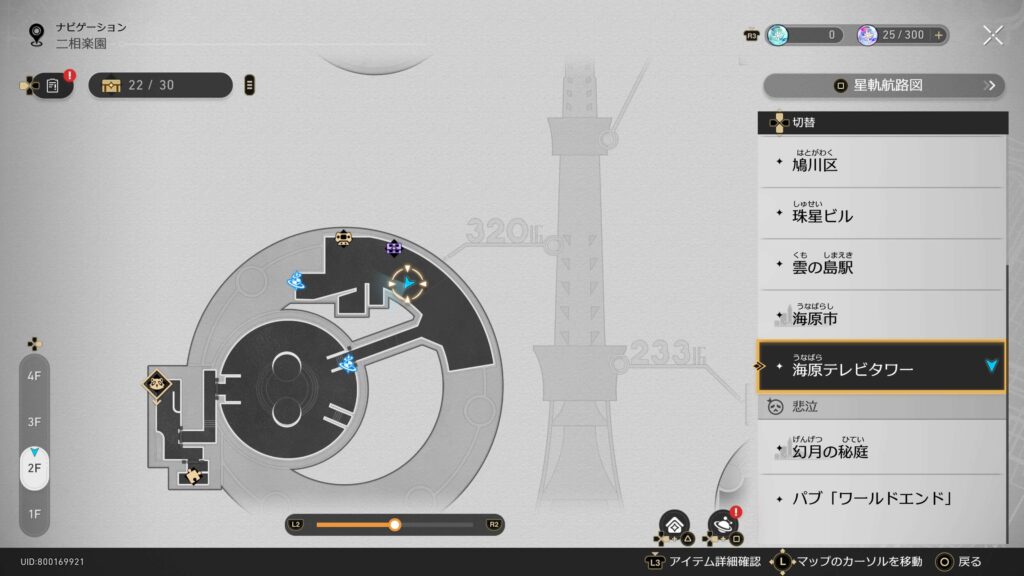Show the 3F floor map
Screen dimensions: 1024x576
coord(34,421)
